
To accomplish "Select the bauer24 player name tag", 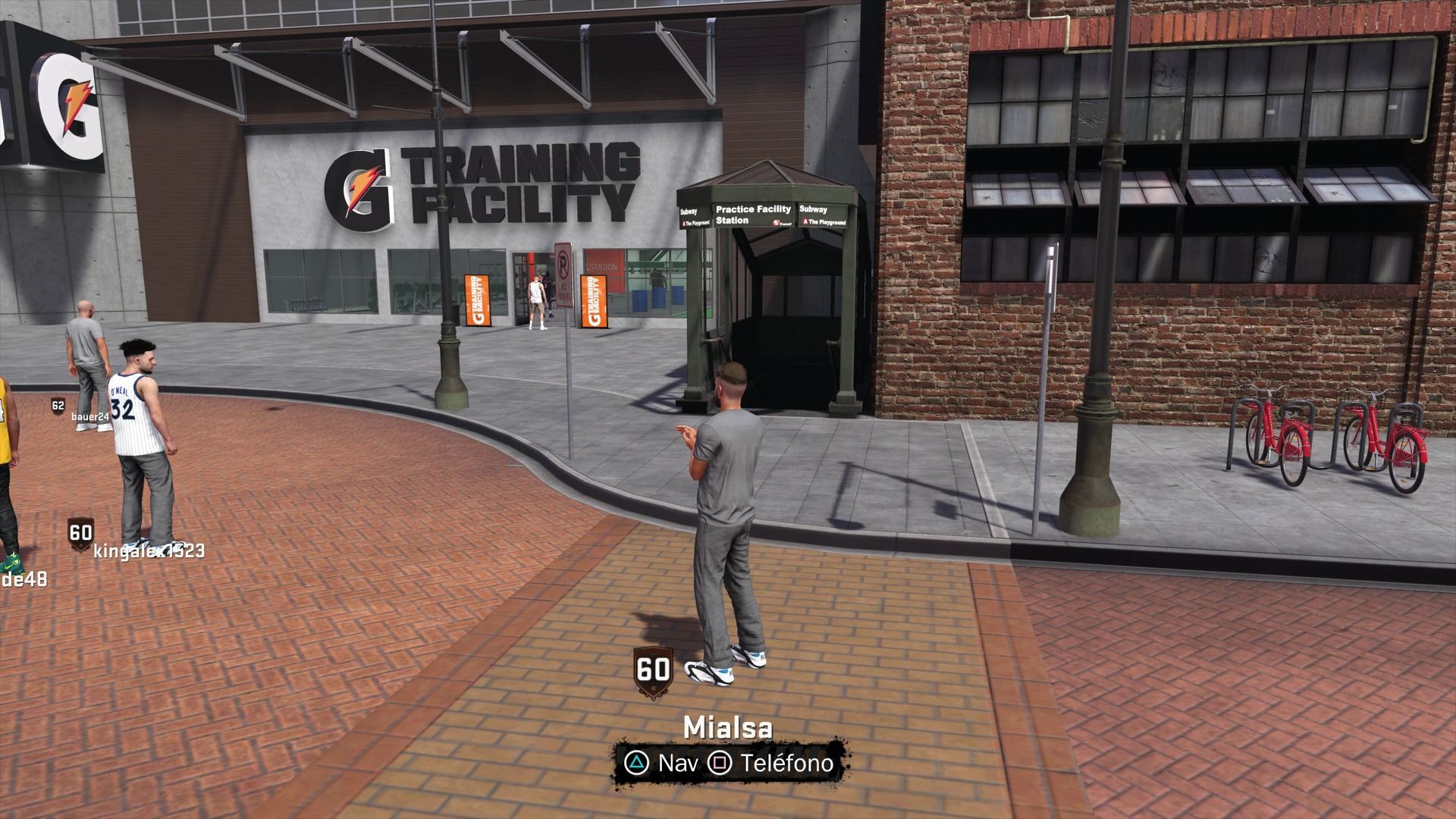I will click(x=90, y=416).
